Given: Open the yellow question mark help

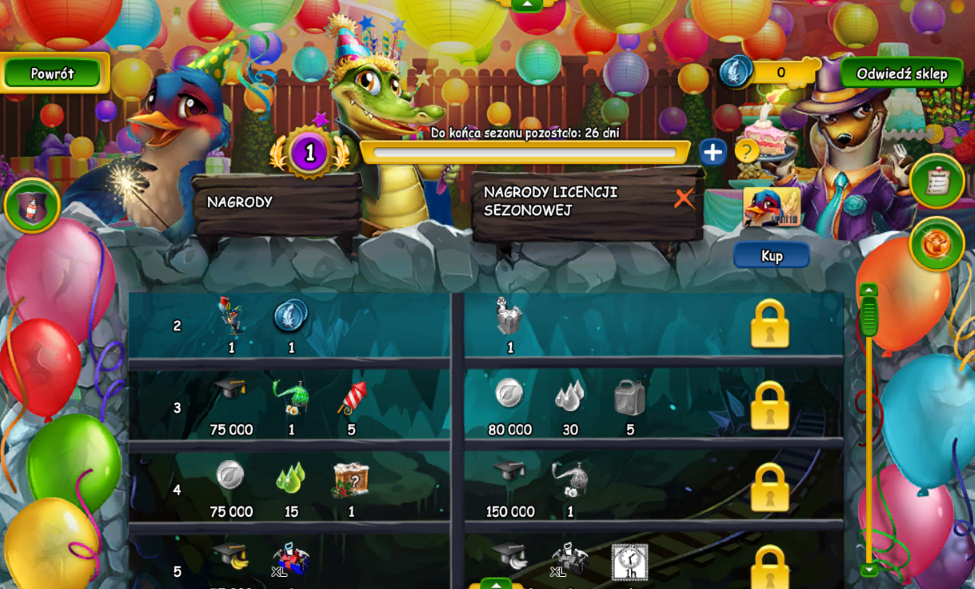Looking at the screenshot, I should pyautogui.click(x=746, y=151).
